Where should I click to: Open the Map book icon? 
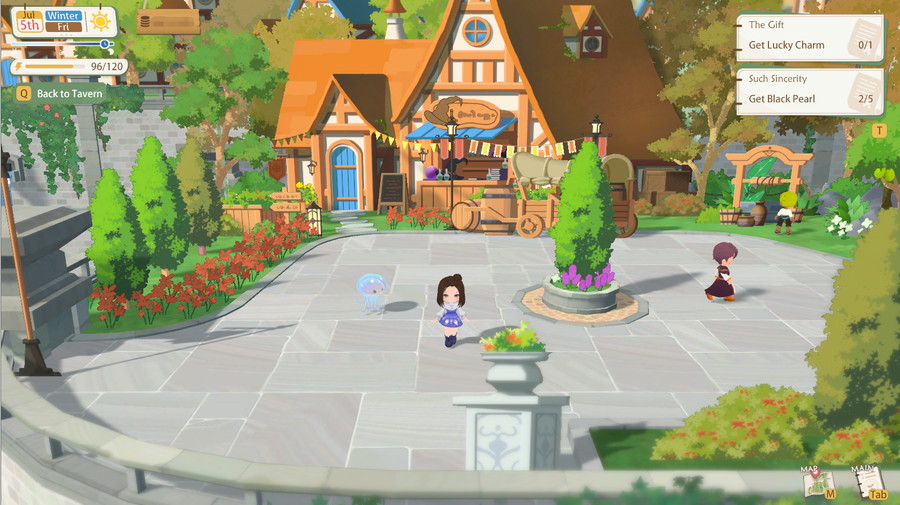[x=819, y=481]
